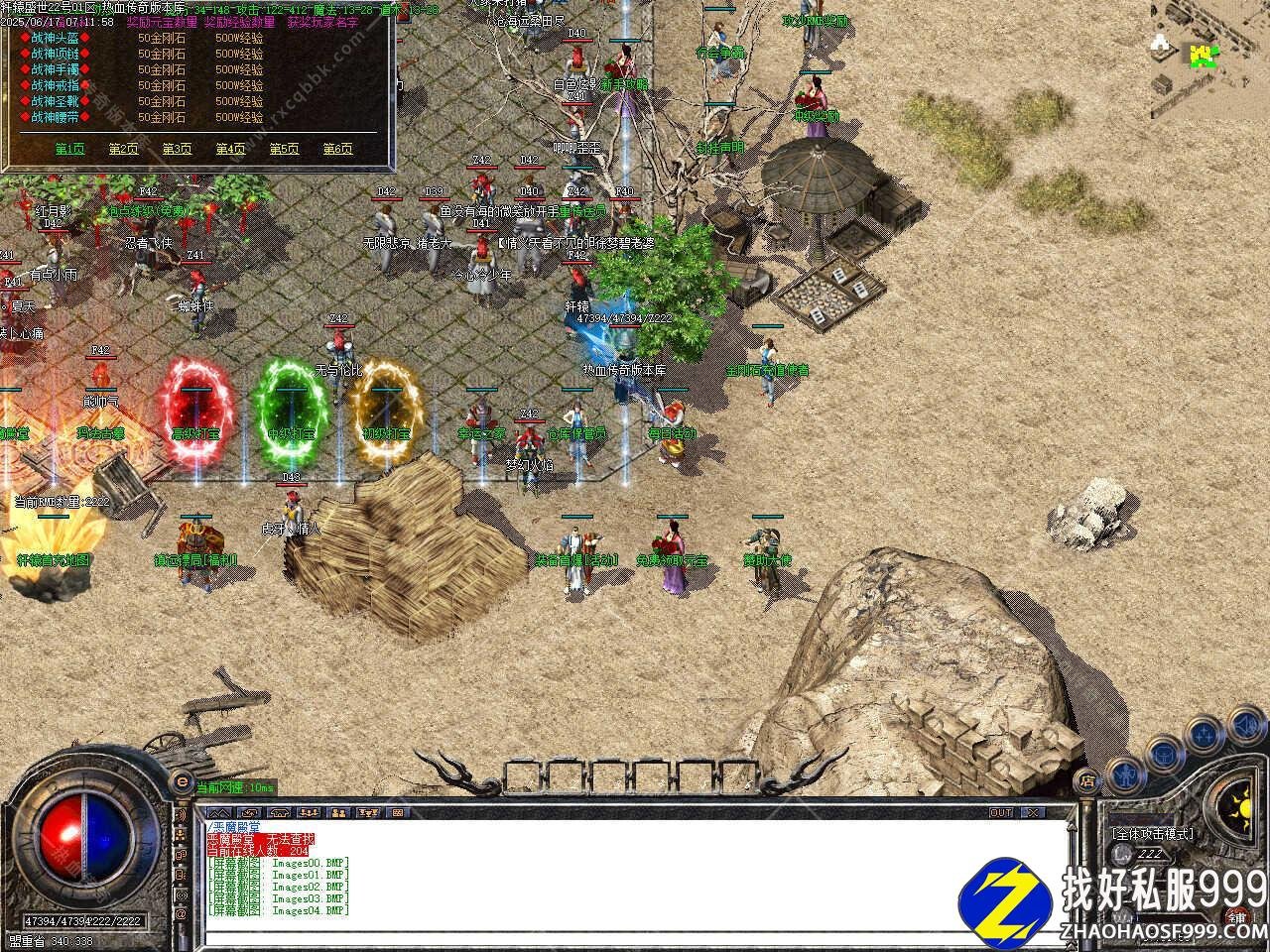Open the 店 shop button
This screenshot has width=1270, height=952.
[1088, 782]
